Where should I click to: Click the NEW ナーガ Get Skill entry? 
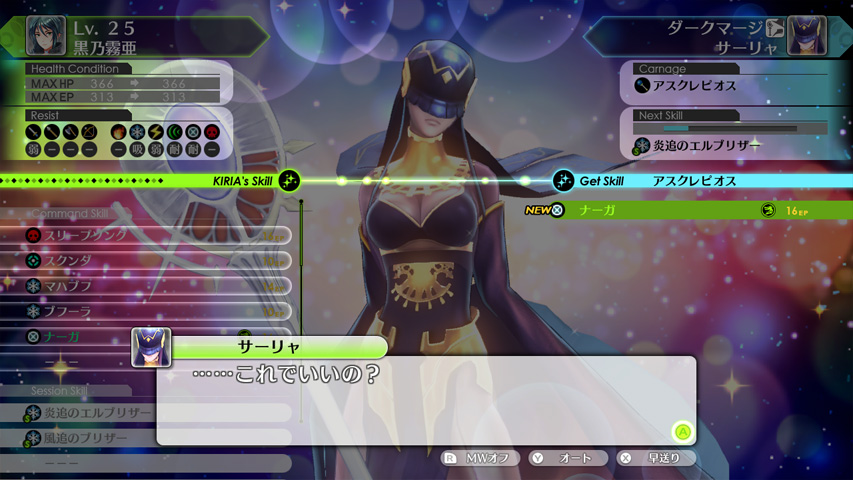pos(680,210)
